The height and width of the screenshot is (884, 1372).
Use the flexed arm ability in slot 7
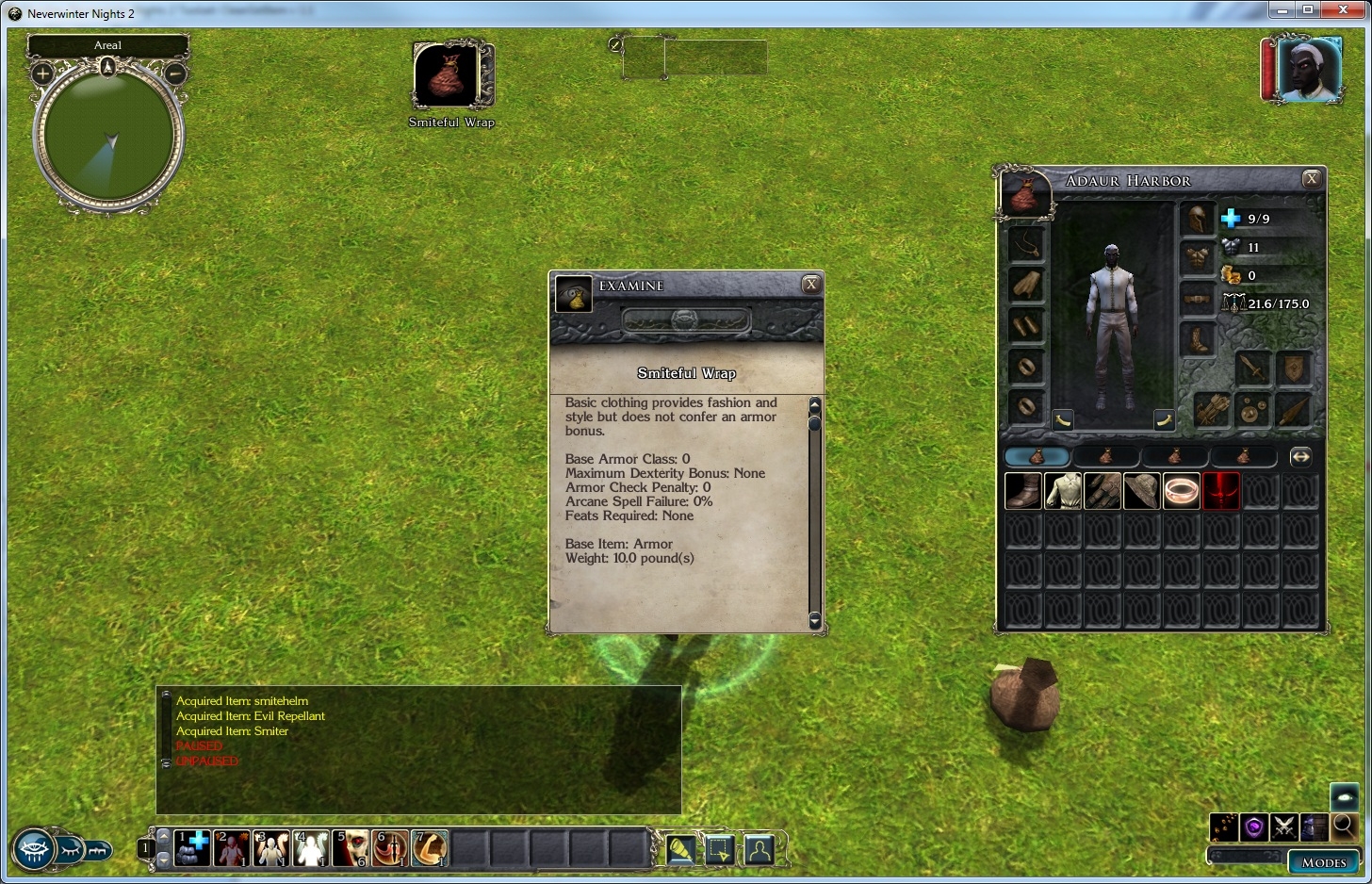(430, 848)
